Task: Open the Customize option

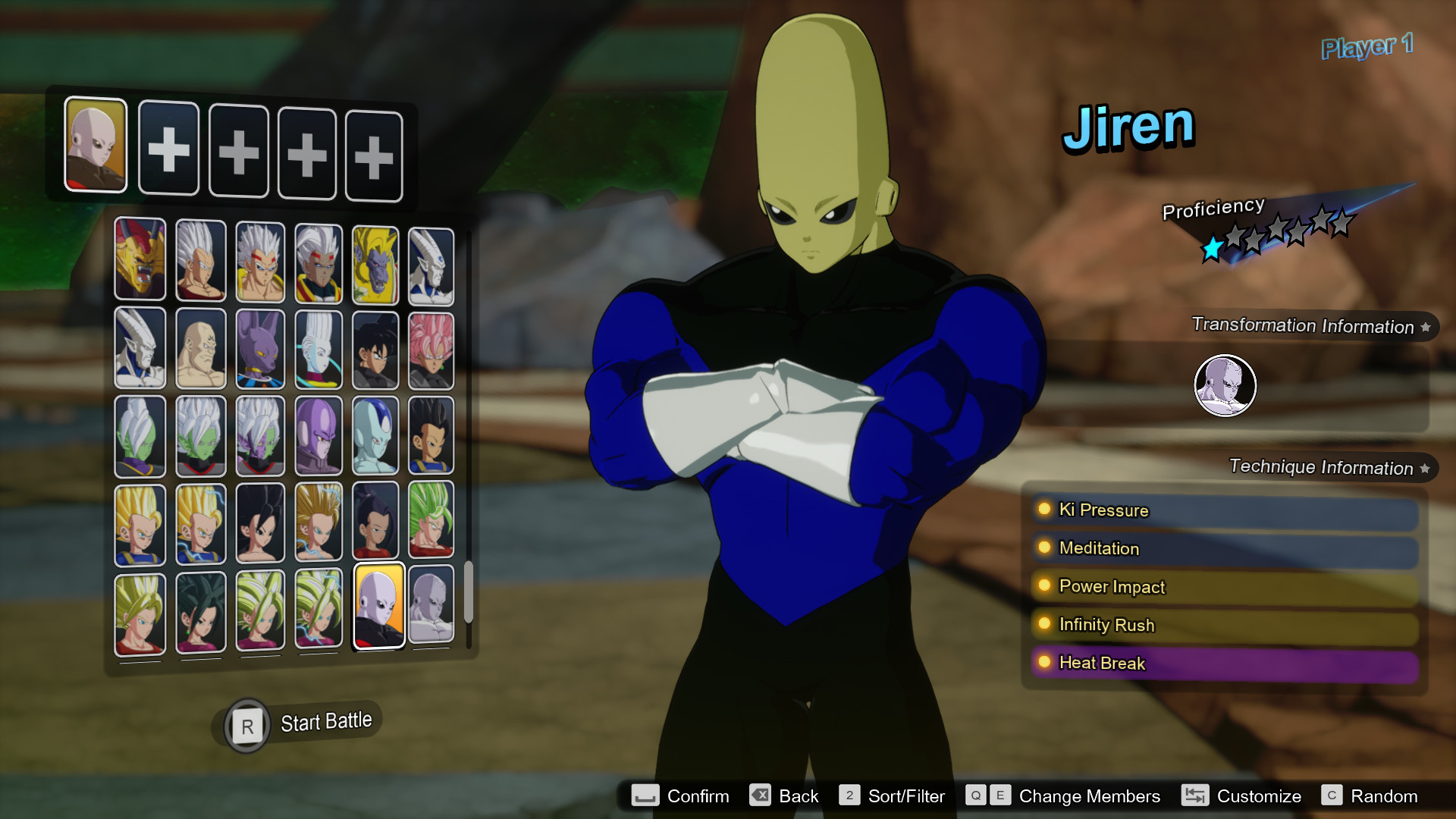Action: pos(1258,796)
